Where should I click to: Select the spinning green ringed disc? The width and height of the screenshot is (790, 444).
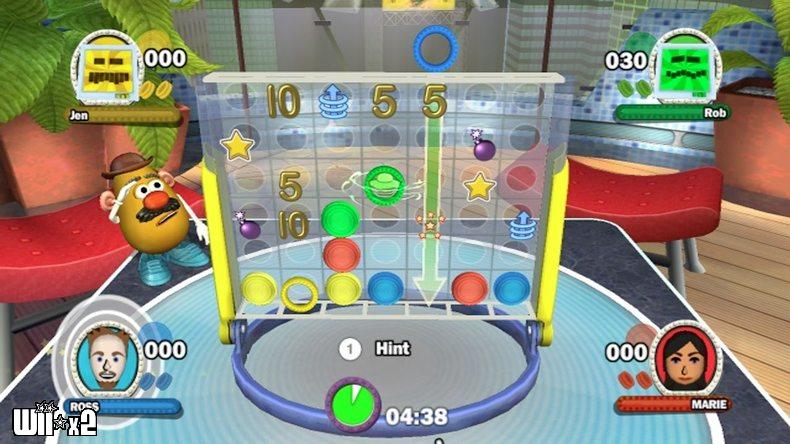pos(381,183)
